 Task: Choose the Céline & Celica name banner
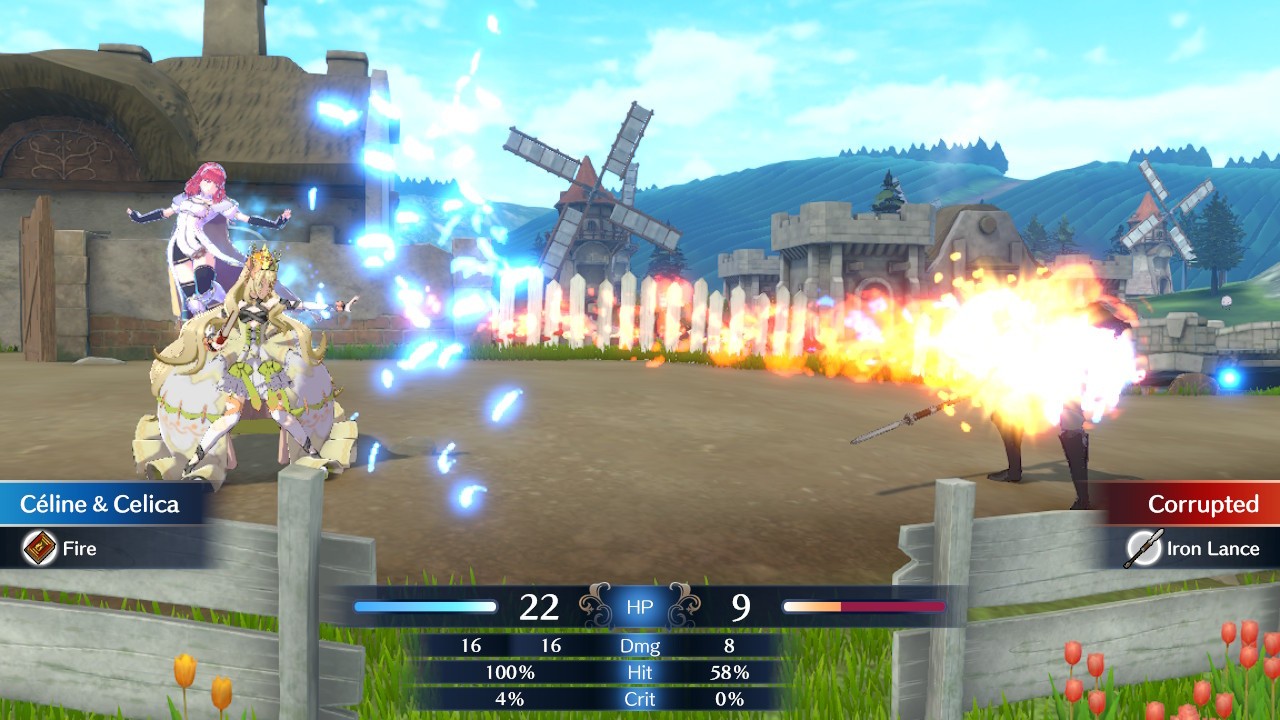pos(101,504)
